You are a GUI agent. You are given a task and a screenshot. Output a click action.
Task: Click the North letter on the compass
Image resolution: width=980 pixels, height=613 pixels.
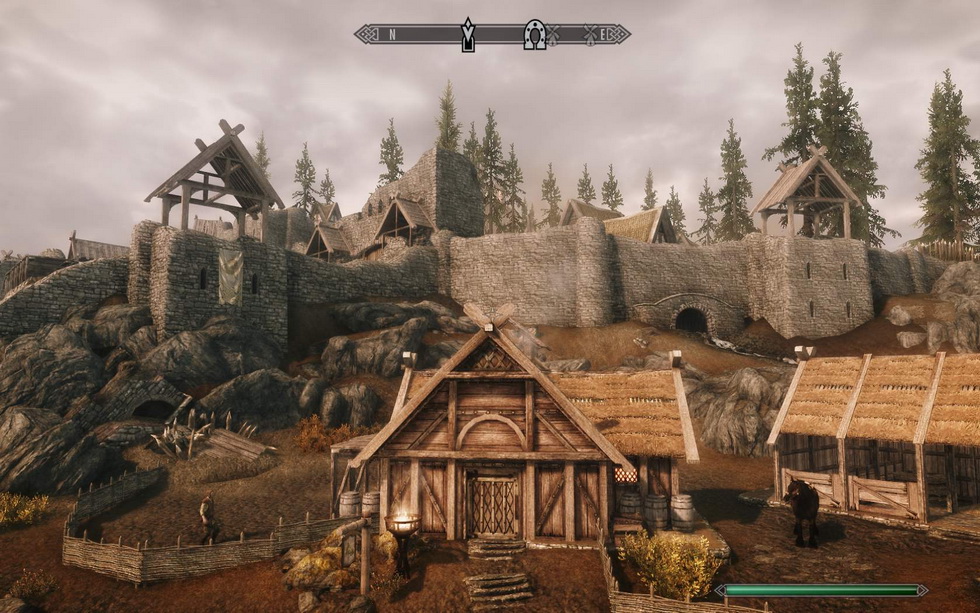[x=392, y=34]
